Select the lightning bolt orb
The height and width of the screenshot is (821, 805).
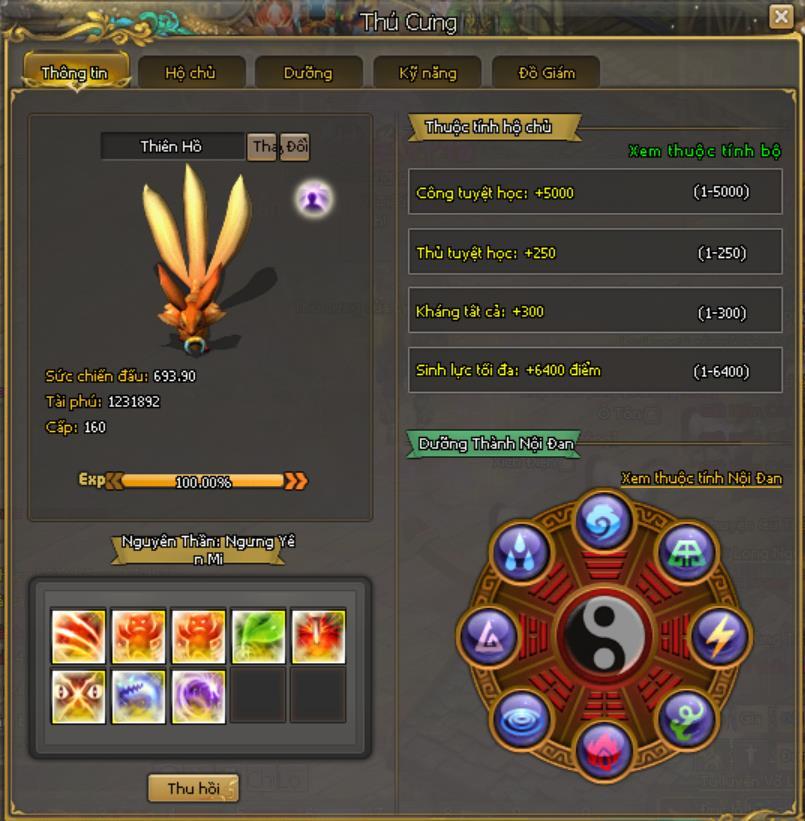click(x=718, y=634)
